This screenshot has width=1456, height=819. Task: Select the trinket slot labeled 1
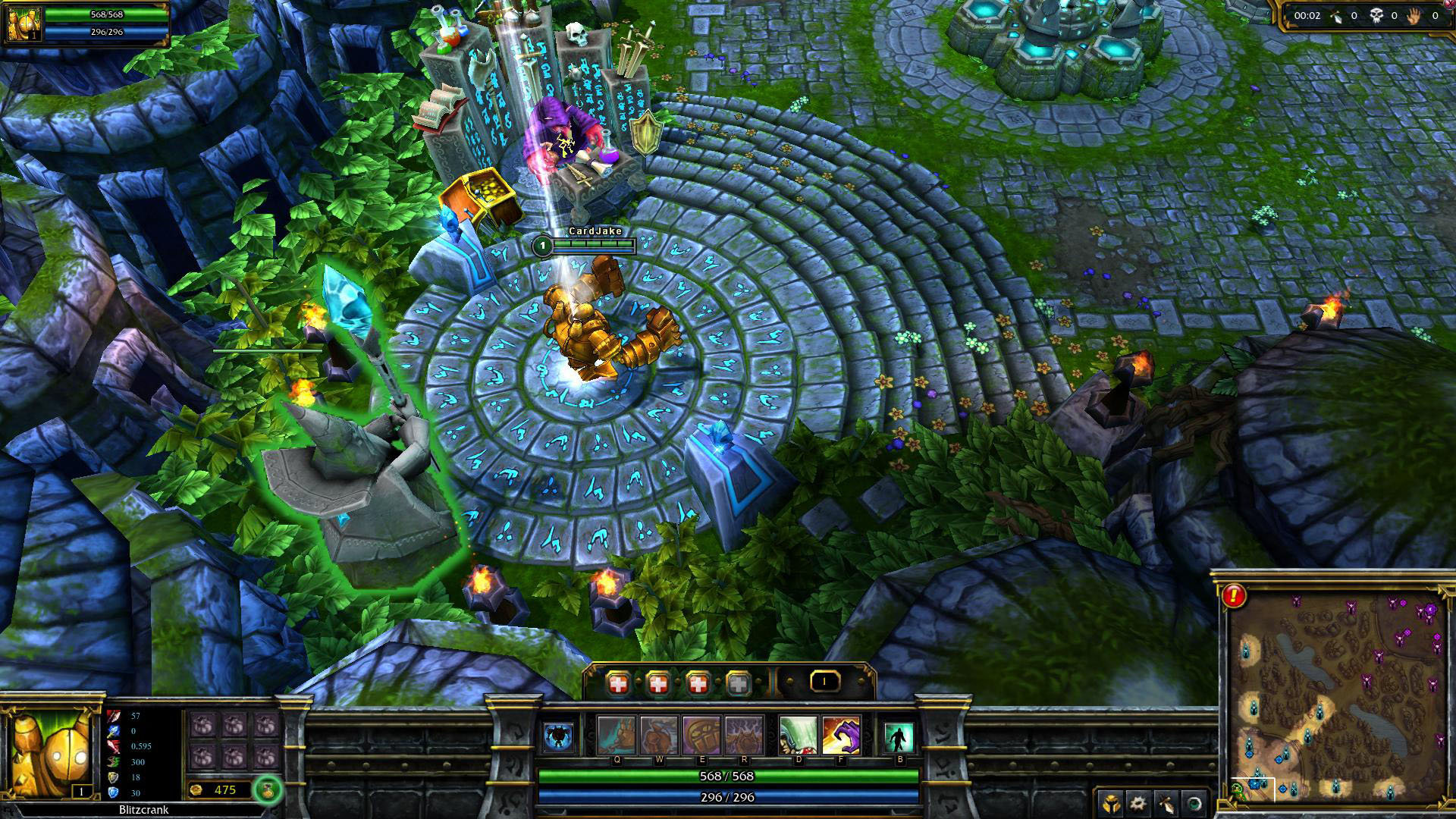[824, 682]
